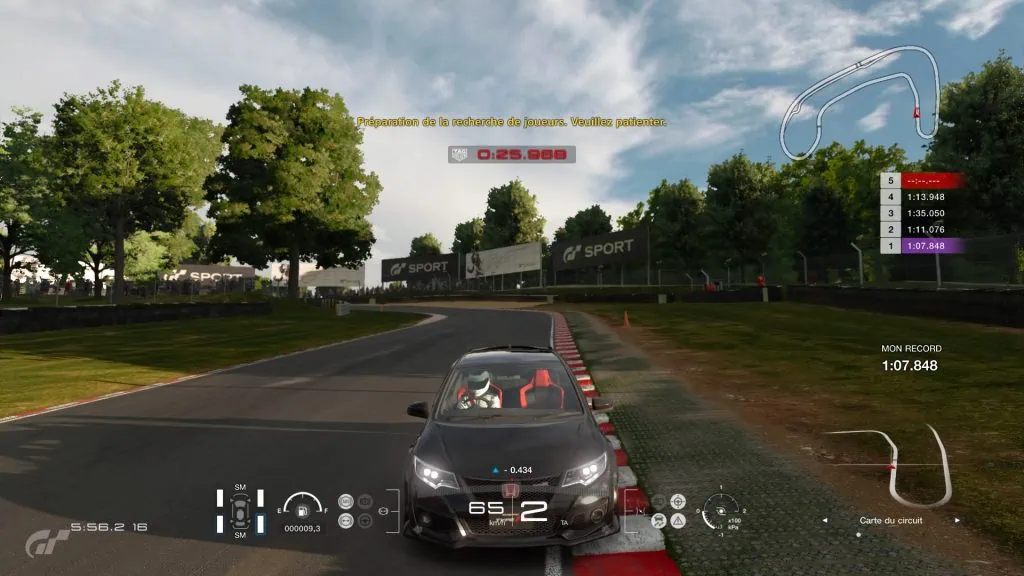Click the fuel gauge icon
Screen dimensions: 1024x576
pos(301,505)
